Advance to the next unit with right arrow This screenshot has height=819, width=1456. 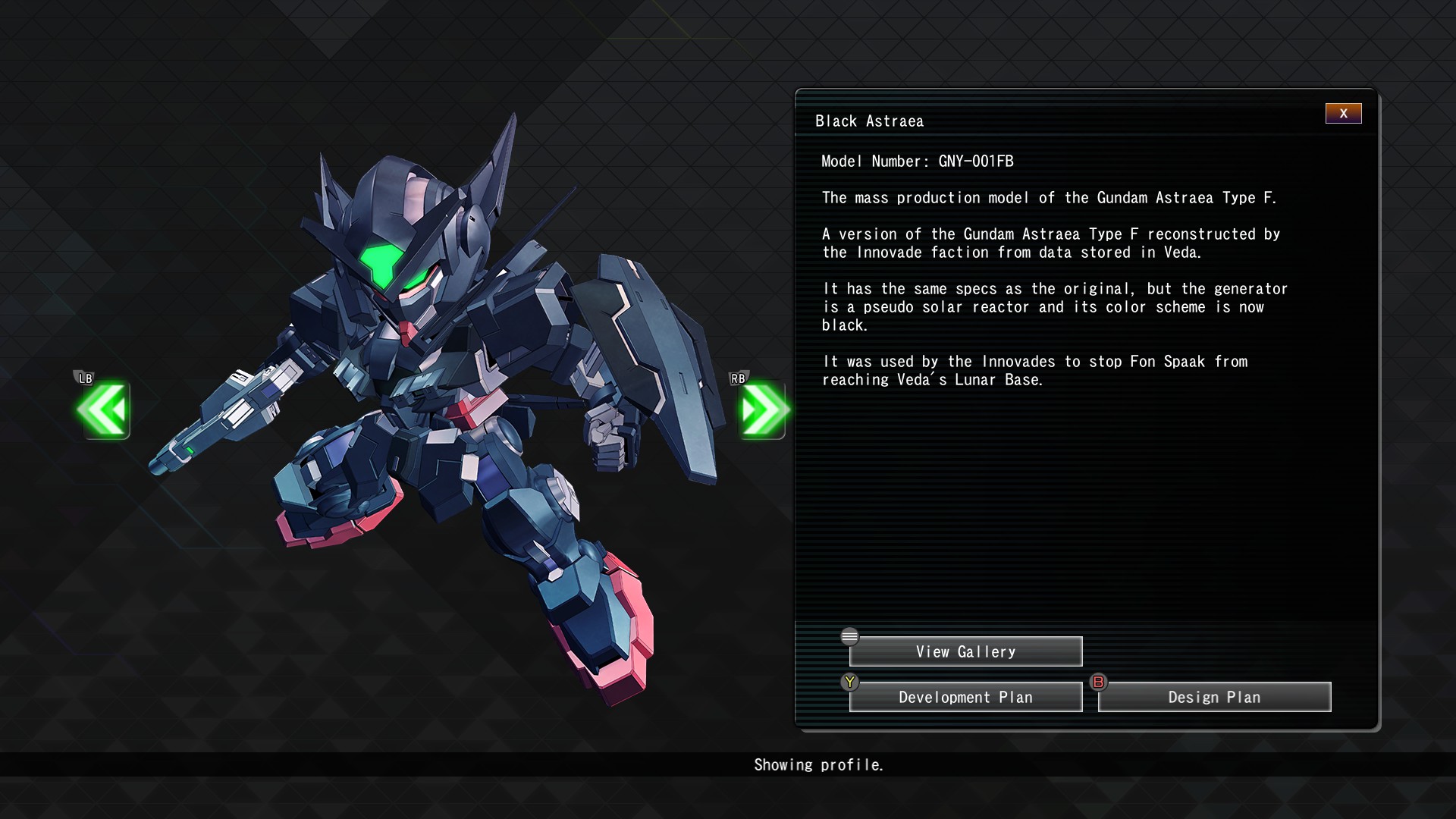[763, 410]
